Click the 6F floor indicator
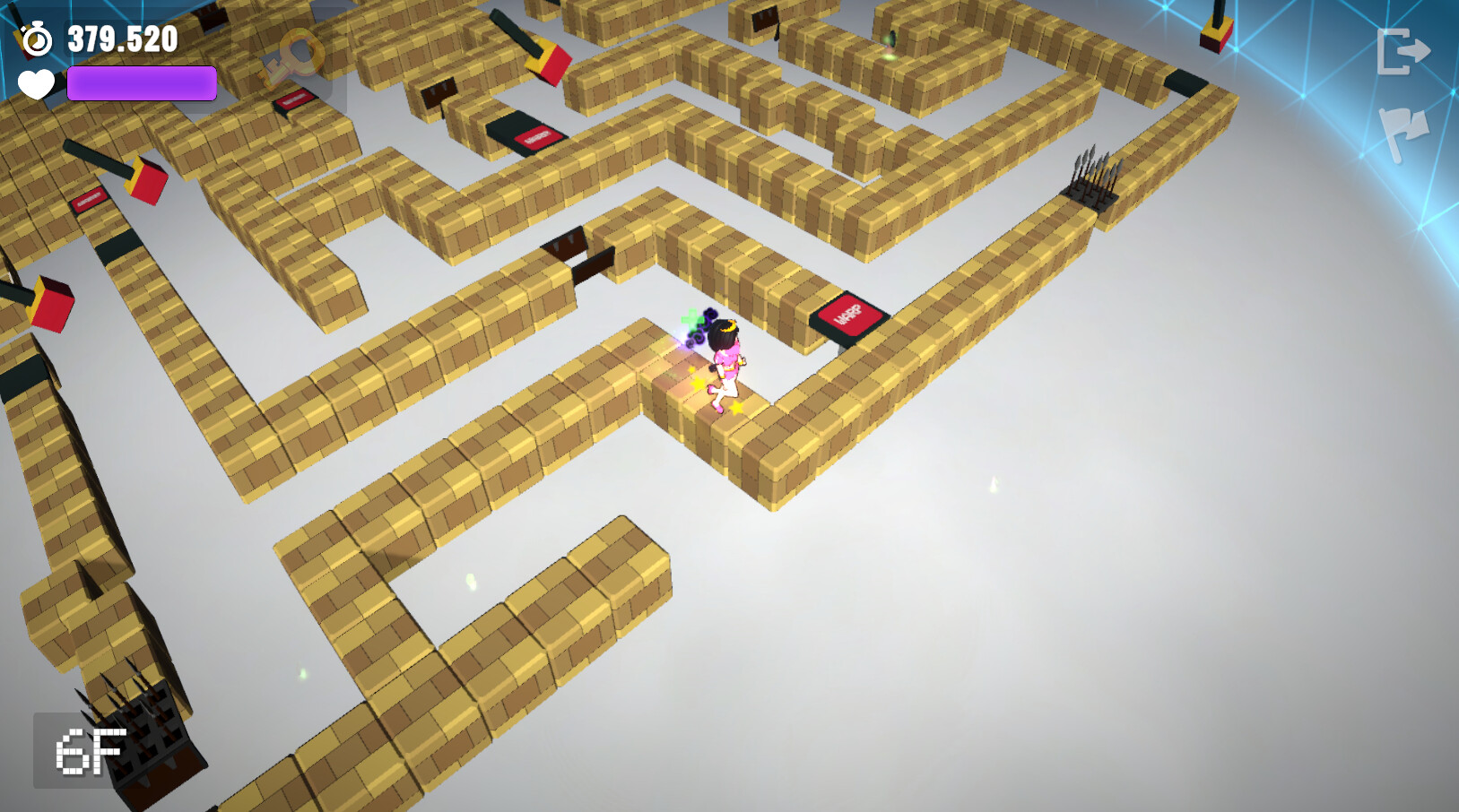Screen dimensions: 1459x812 click(x=88, y=751)
